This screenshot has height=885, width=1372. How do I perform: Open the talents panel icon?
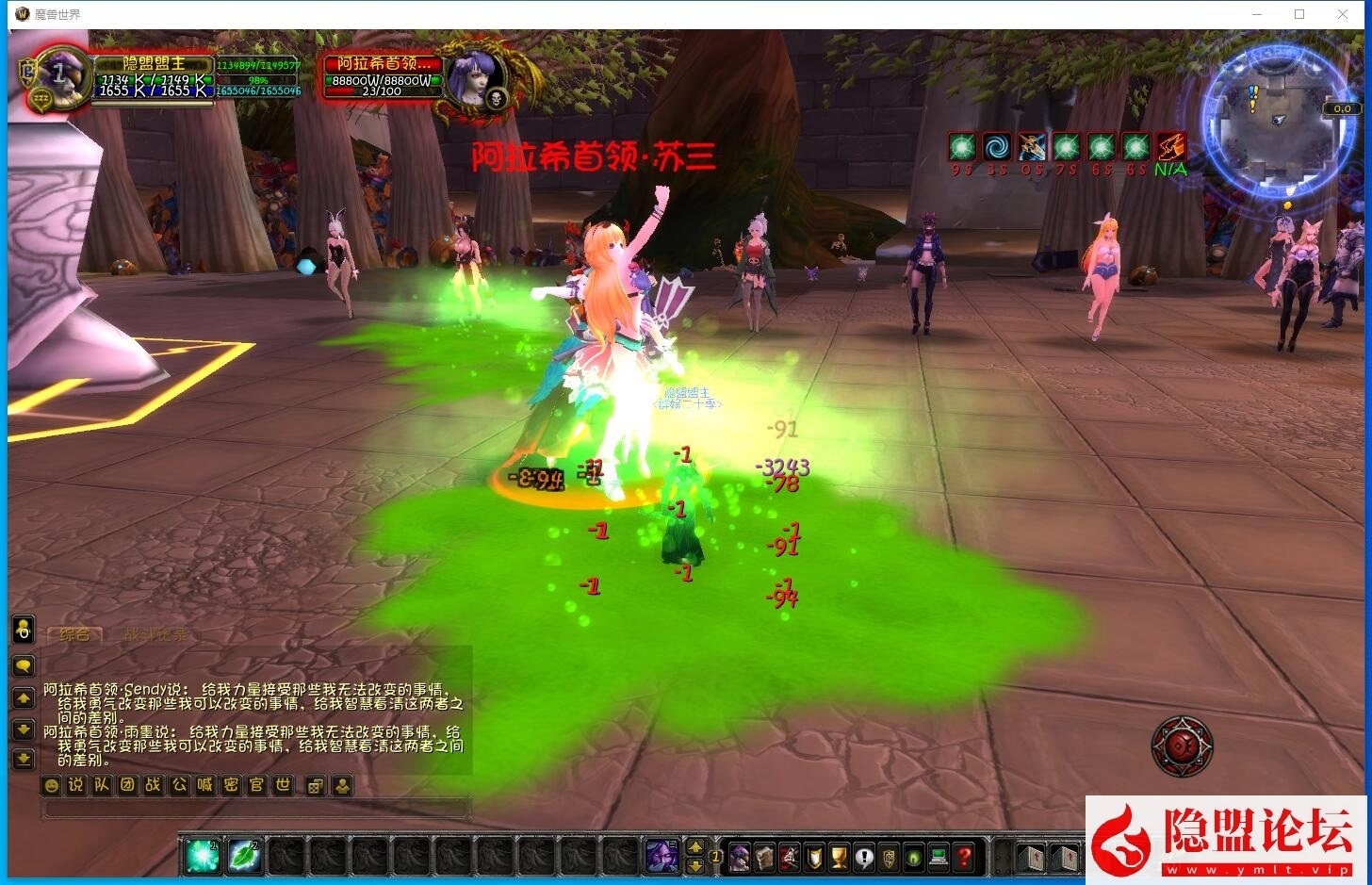790,858
